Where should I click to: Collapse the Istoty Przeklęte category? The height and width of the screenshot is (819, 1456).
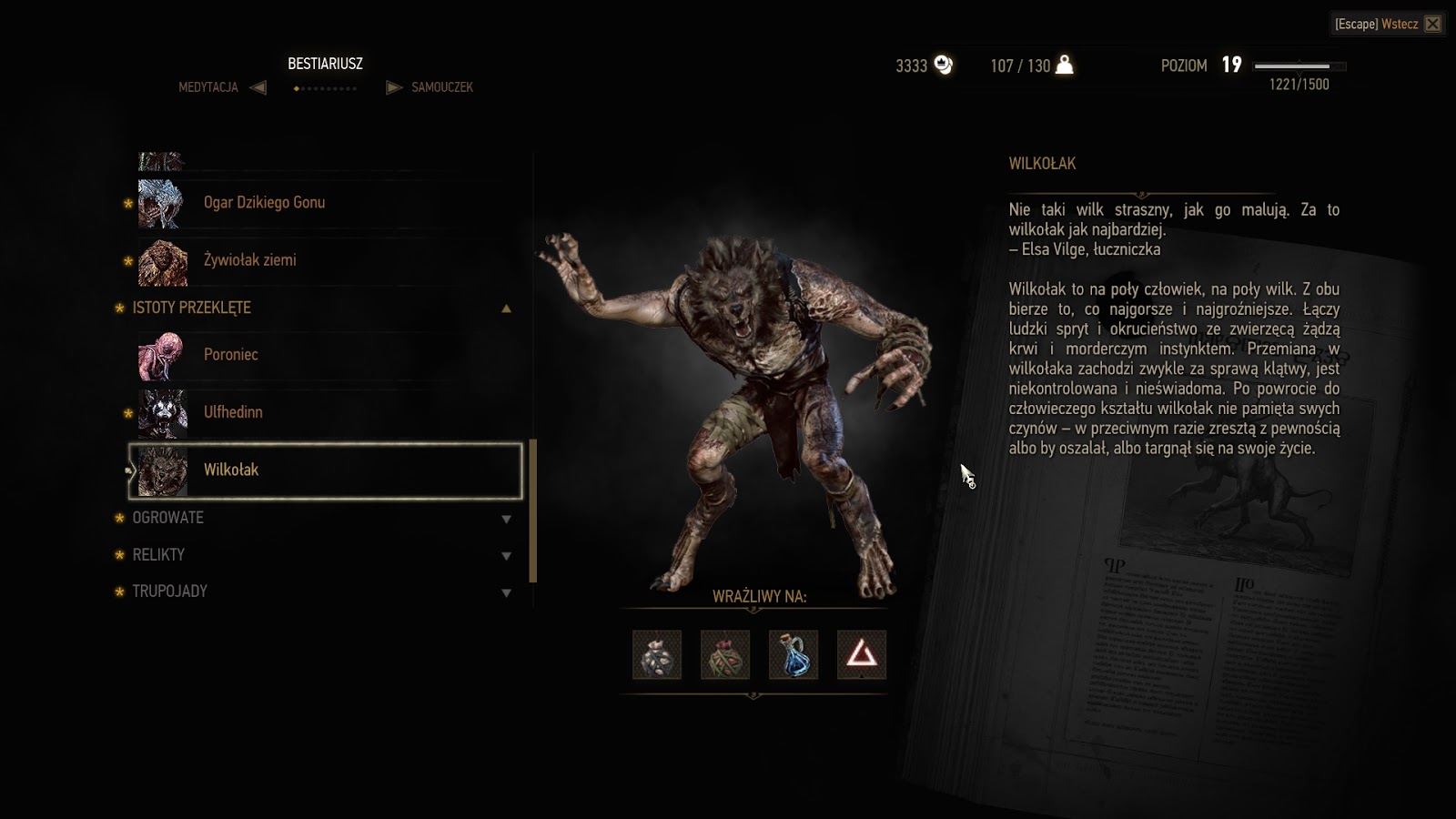click(506, 308)
